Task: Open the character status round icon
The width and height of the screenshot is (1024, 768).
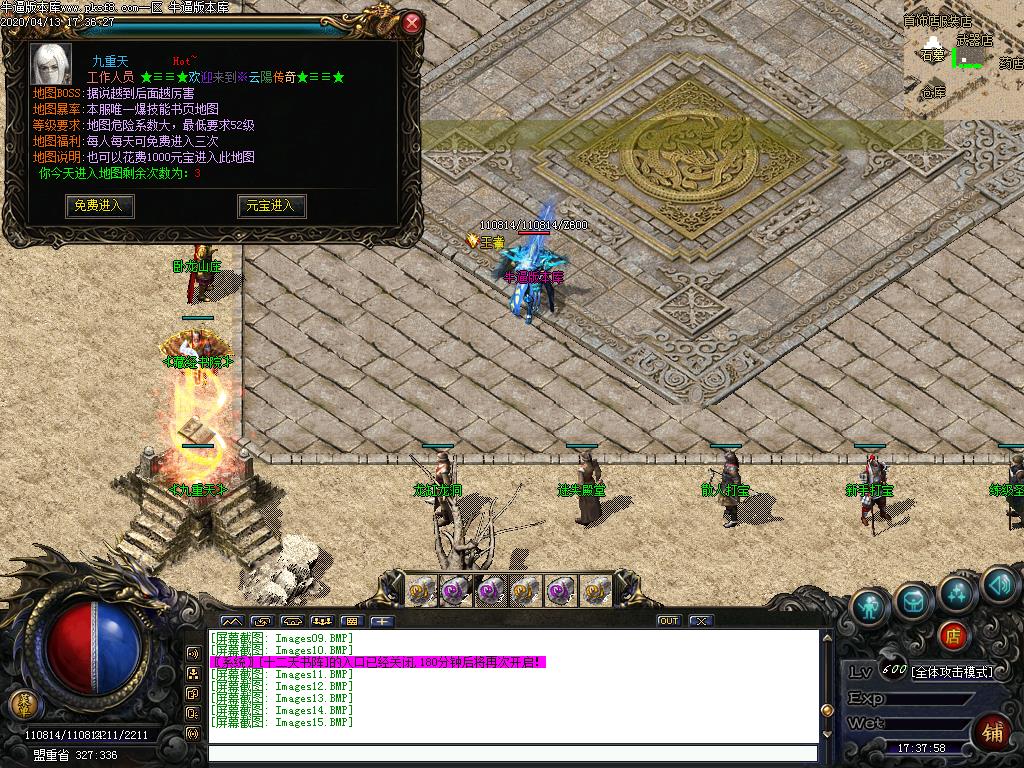Action: tap(870, 607)
